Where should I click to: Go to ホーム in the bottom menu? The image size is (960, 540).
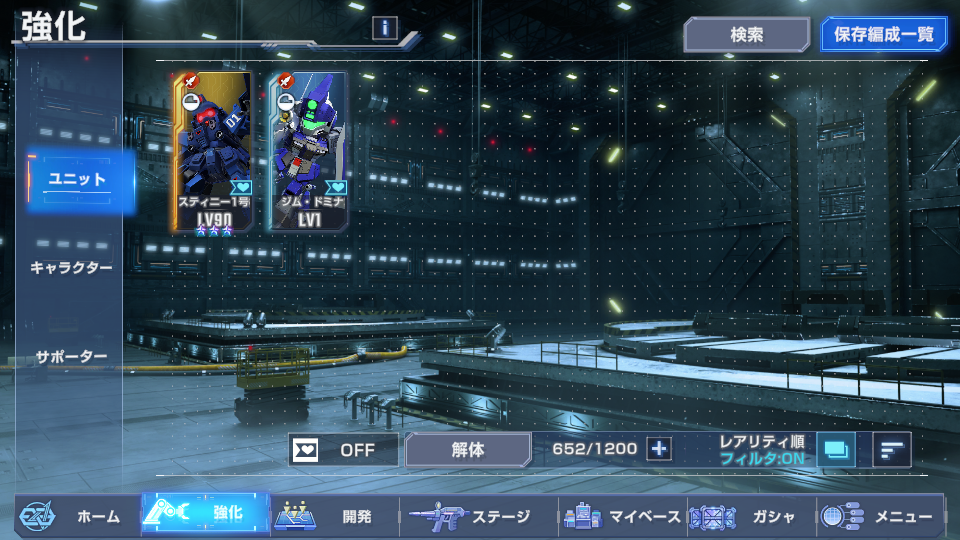75,517
